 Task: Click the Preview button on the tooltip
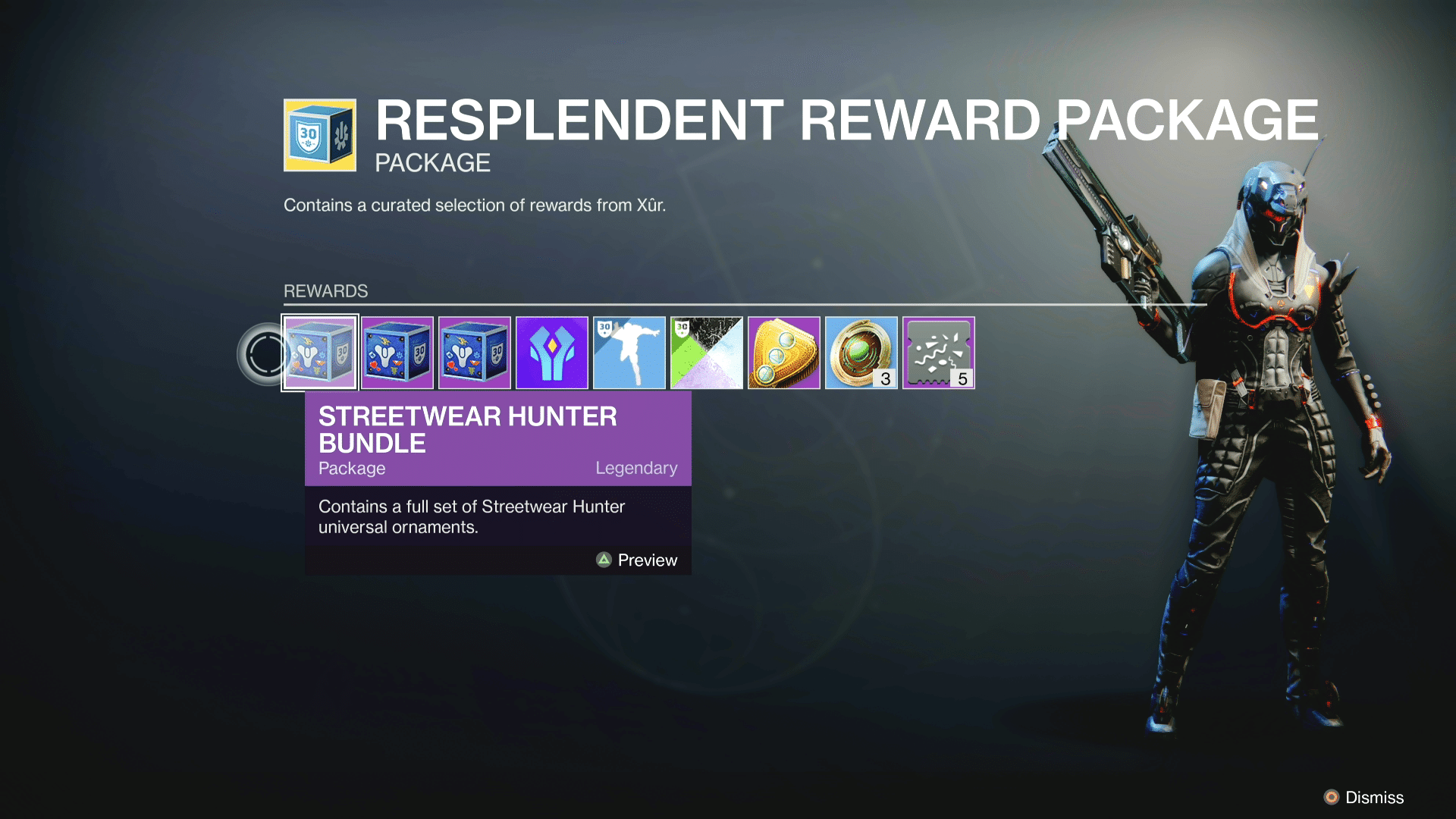click(646, 560)
